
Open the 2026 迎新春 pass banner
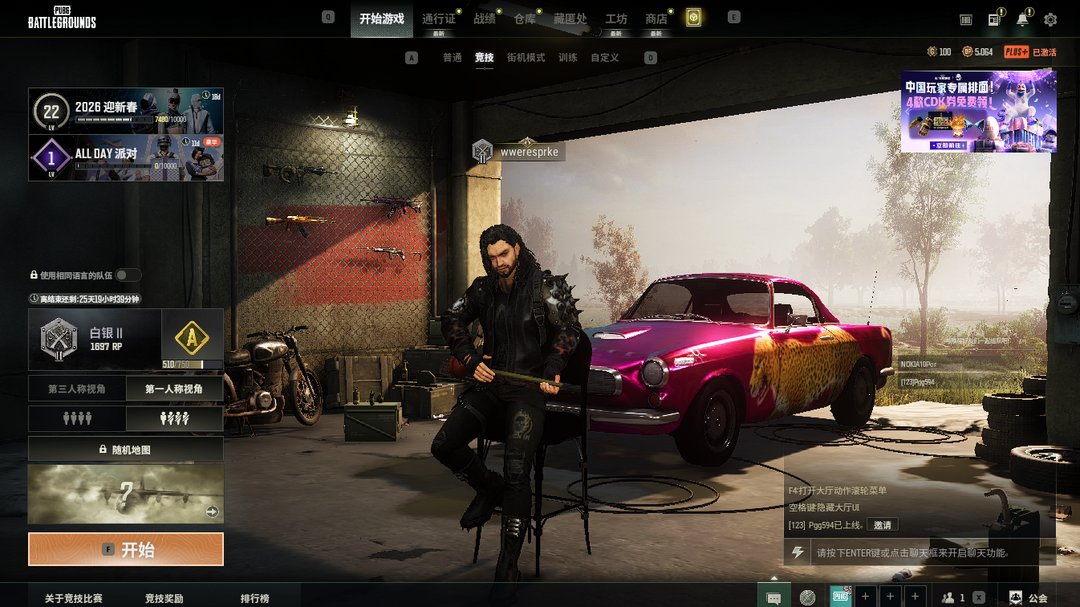[126, 111]
